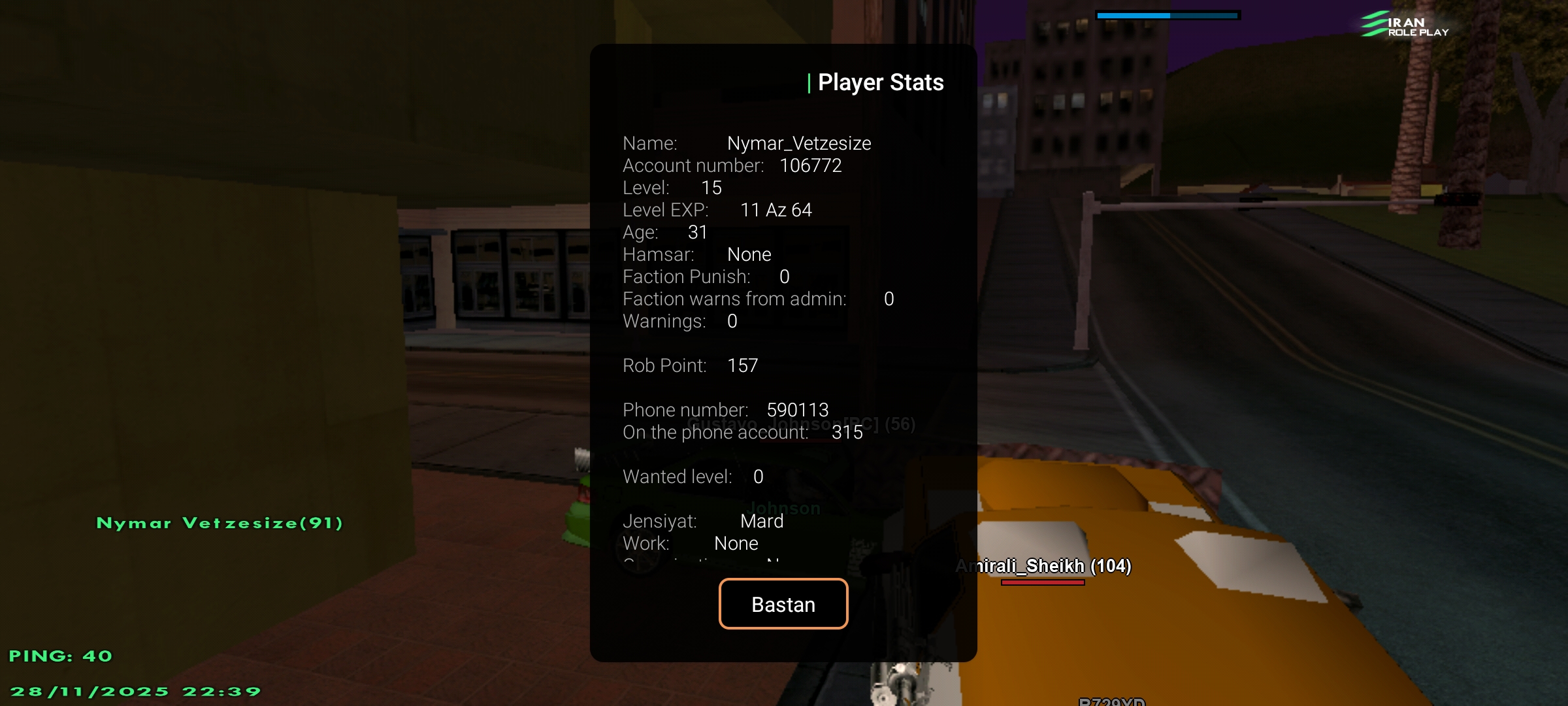
Task: Expand the Warnings stat row
Action: [x=678, y=320]
